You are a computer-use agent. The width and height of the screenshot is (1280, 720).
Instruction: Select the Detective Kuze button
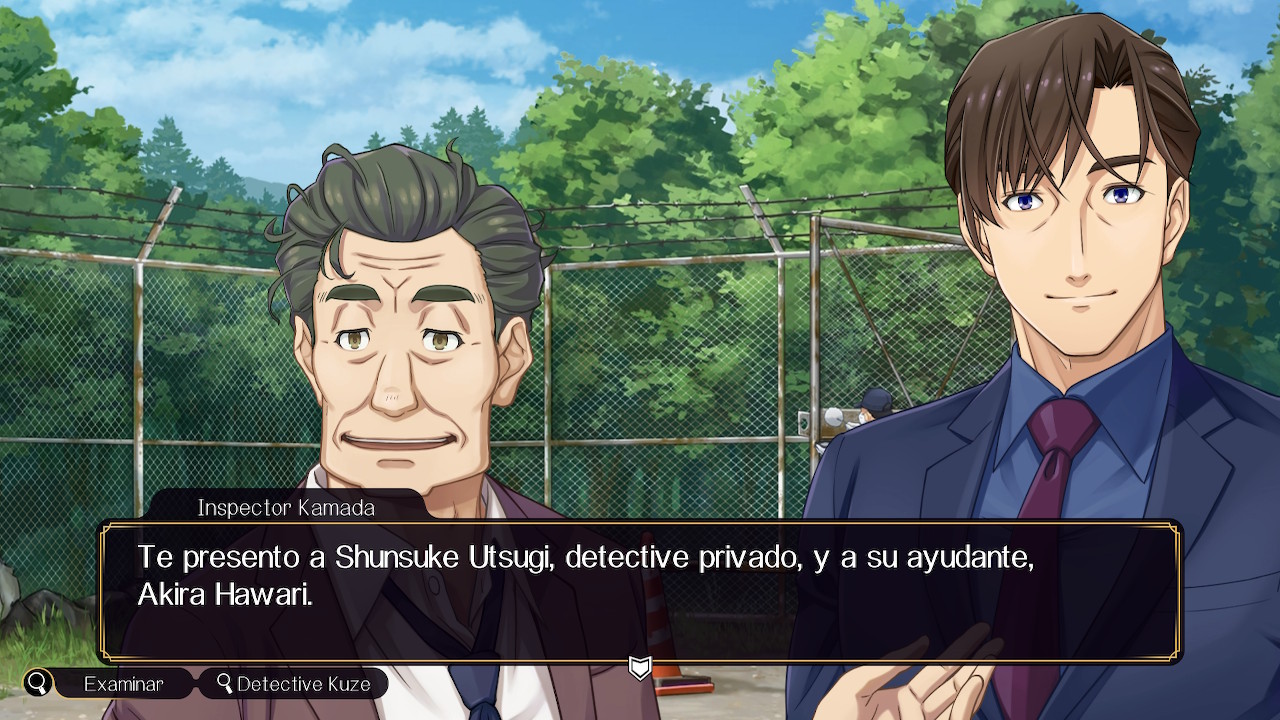tap(294, 684)
